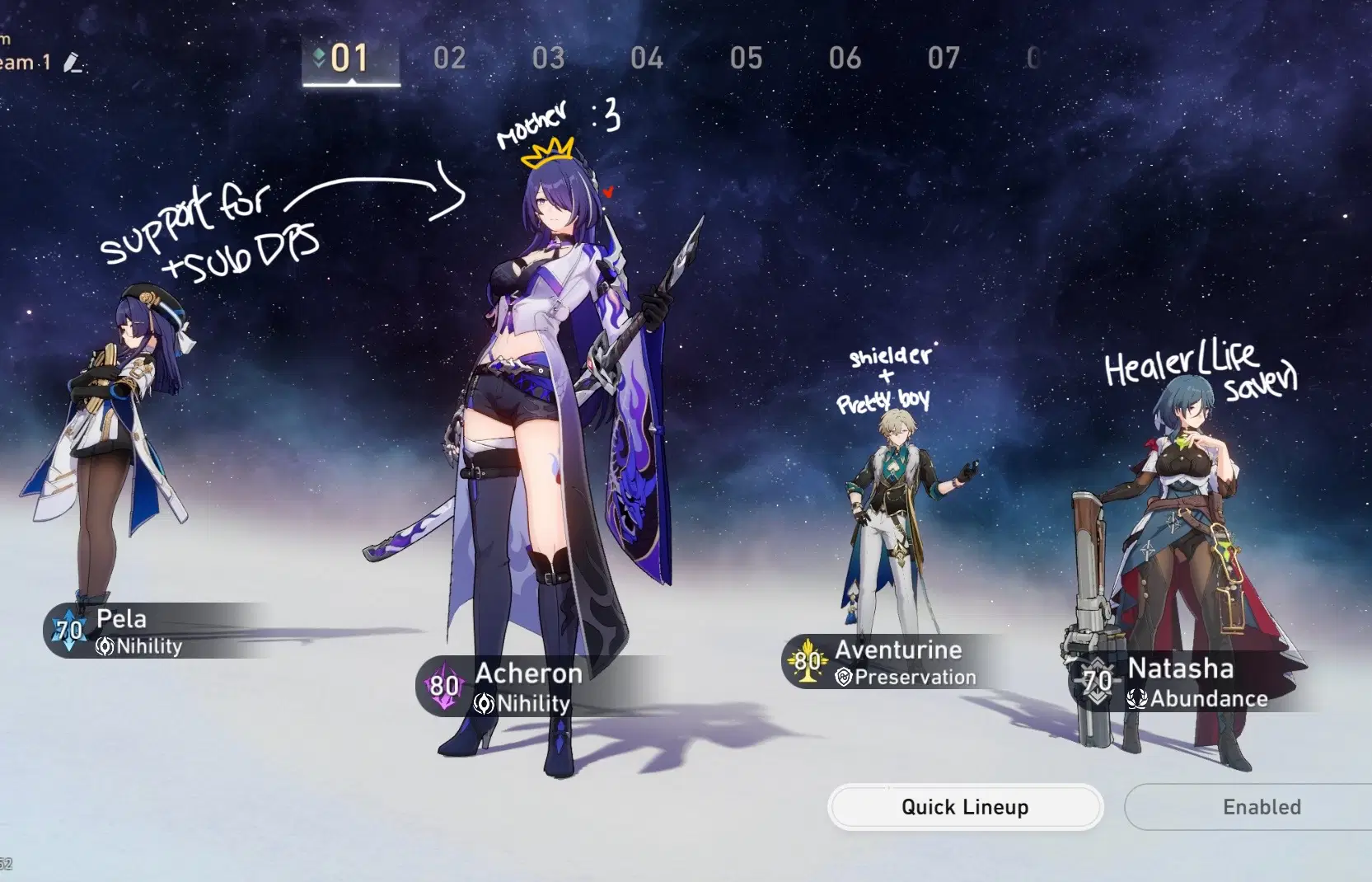Switch to team tab 02
Viewport: 1372px width, 882px height.
[x=449, y=58]
